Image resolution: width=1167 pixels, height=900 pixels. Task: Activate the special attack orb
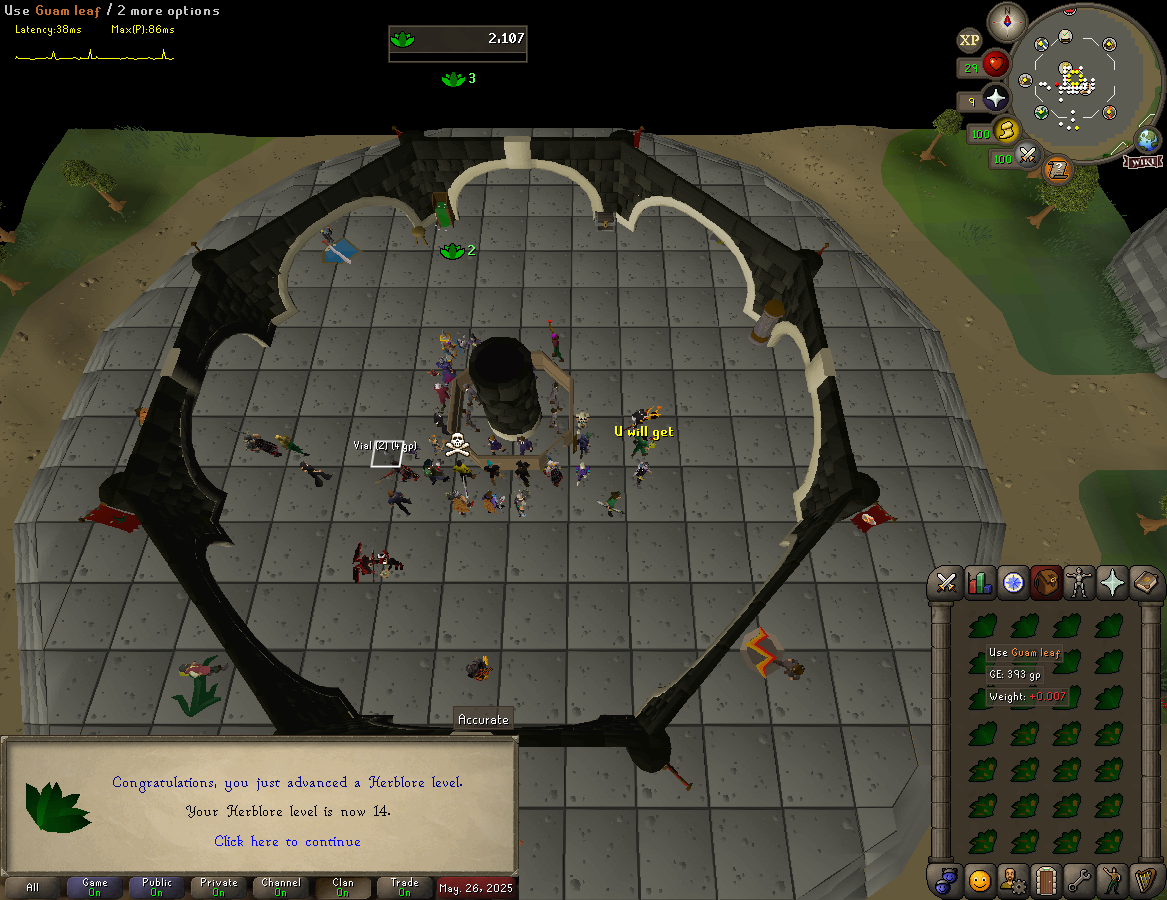click(1027, 156)
